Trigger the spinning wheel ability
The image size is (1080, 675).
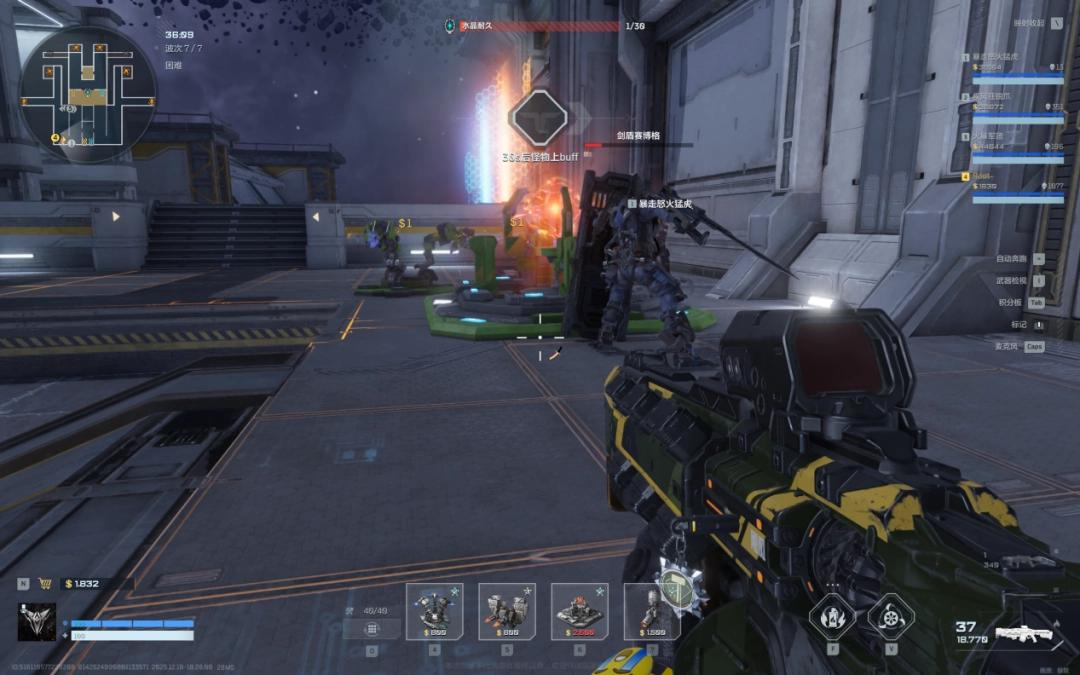click(890, 616)
